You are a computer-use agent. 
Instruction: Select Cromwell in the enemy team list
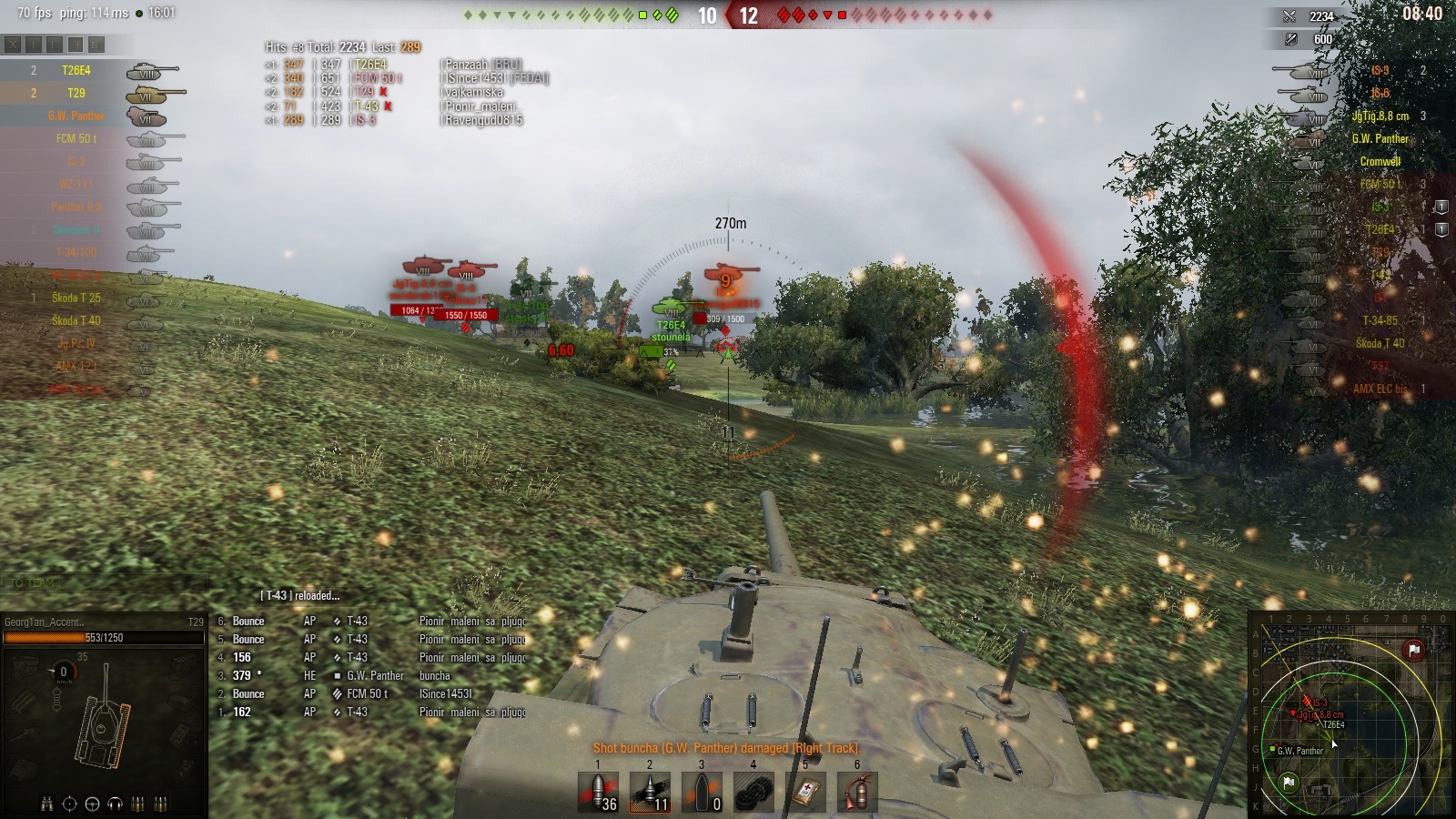tap(1380, 161)
